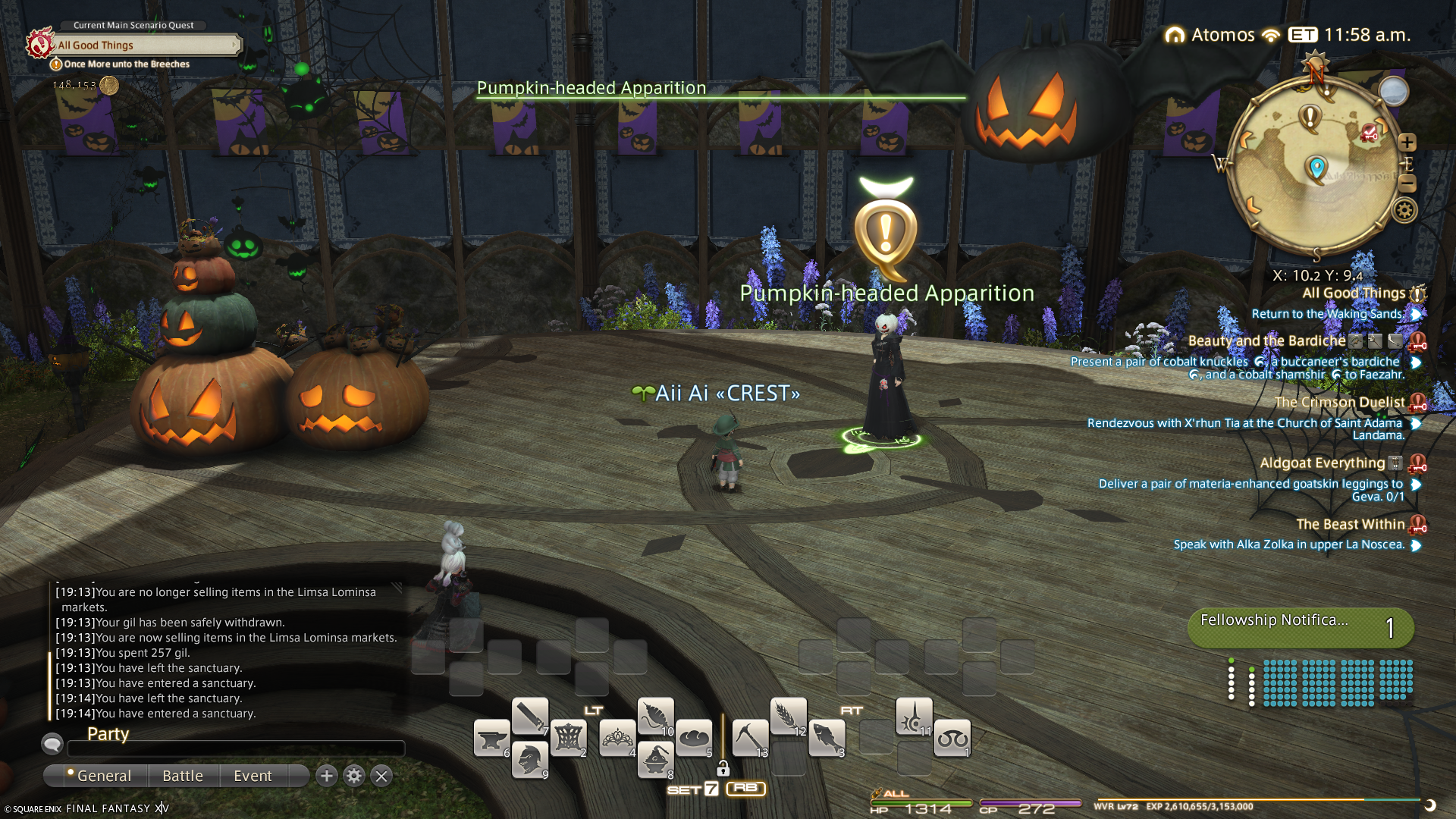The image size is (1456, 819).
Task: Select the anvil Blacksmith icon on hotbar
Action: click(x=491, y=739)
